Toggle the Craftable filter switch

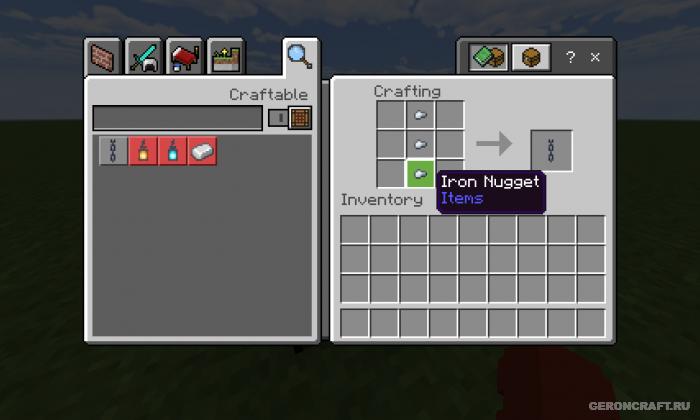point(290,118)
